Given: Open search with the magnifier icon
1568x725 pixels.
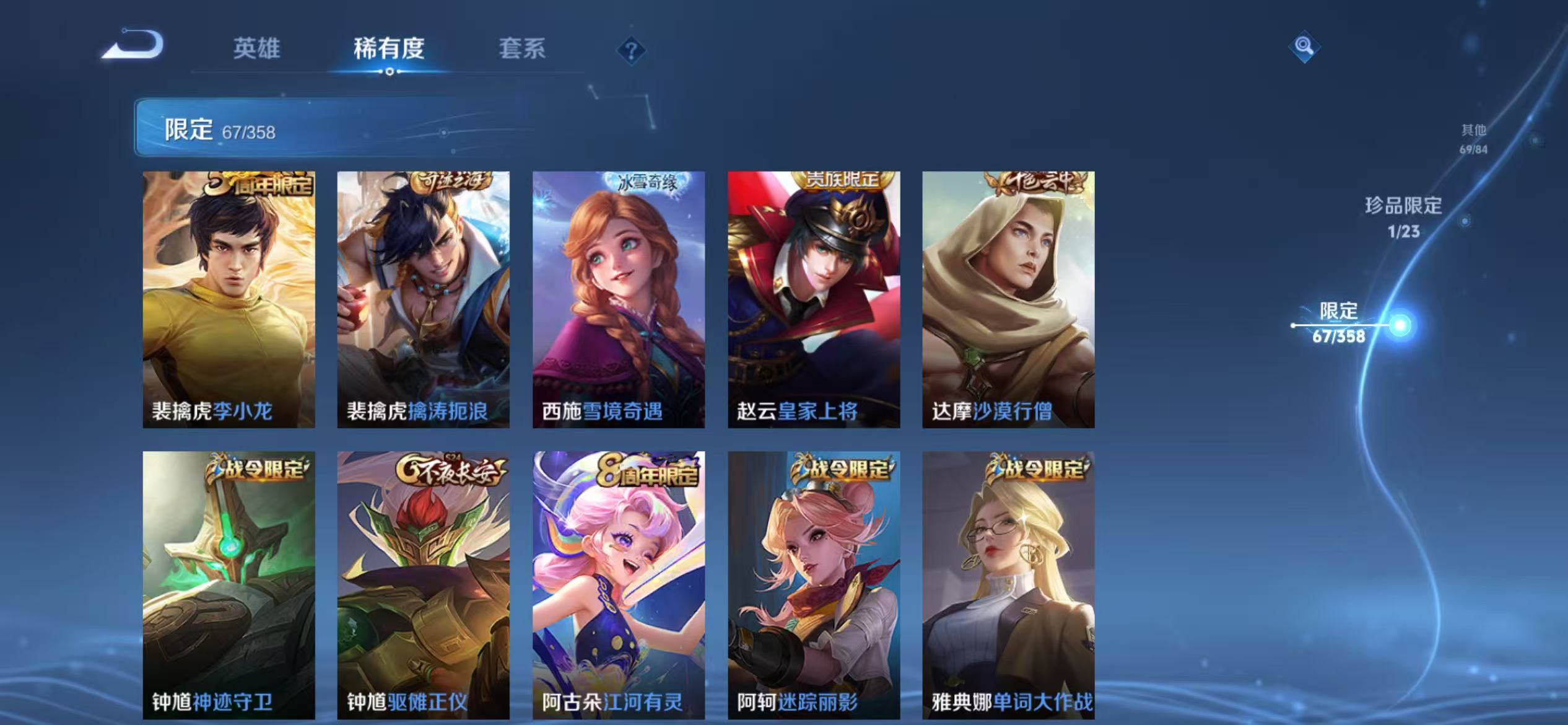Looking at the screenshot, I should click(1303, 45).
